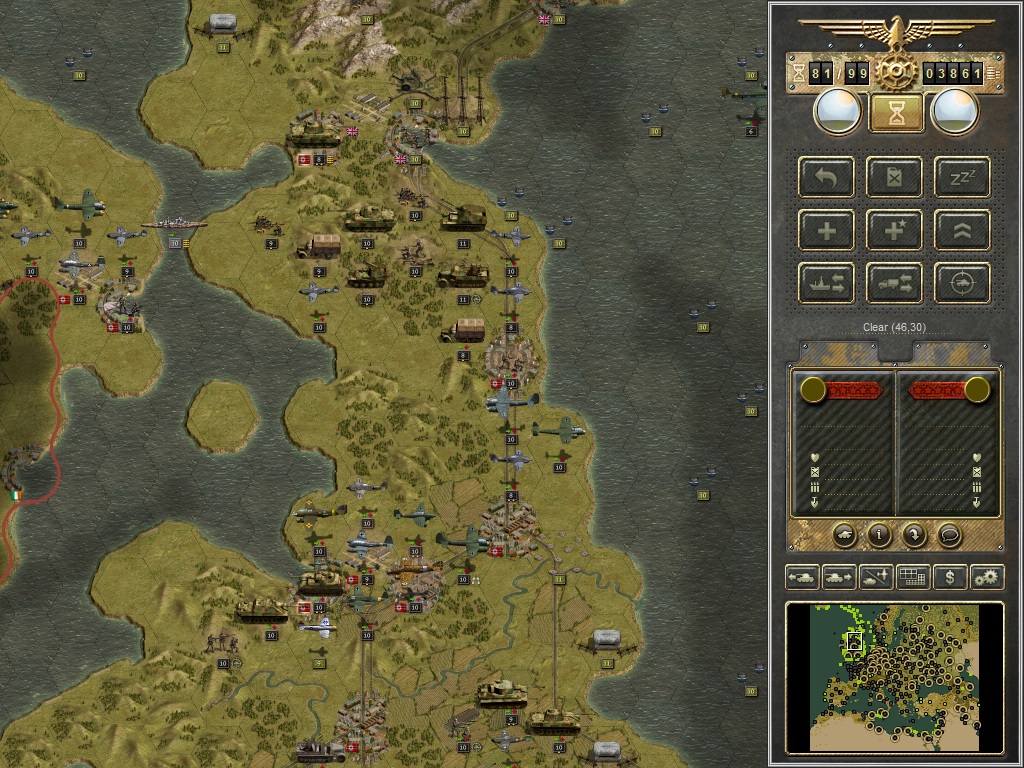Toggle the ground/air view button
Viewport: 1024px width, 768px height.
[875, 577]
